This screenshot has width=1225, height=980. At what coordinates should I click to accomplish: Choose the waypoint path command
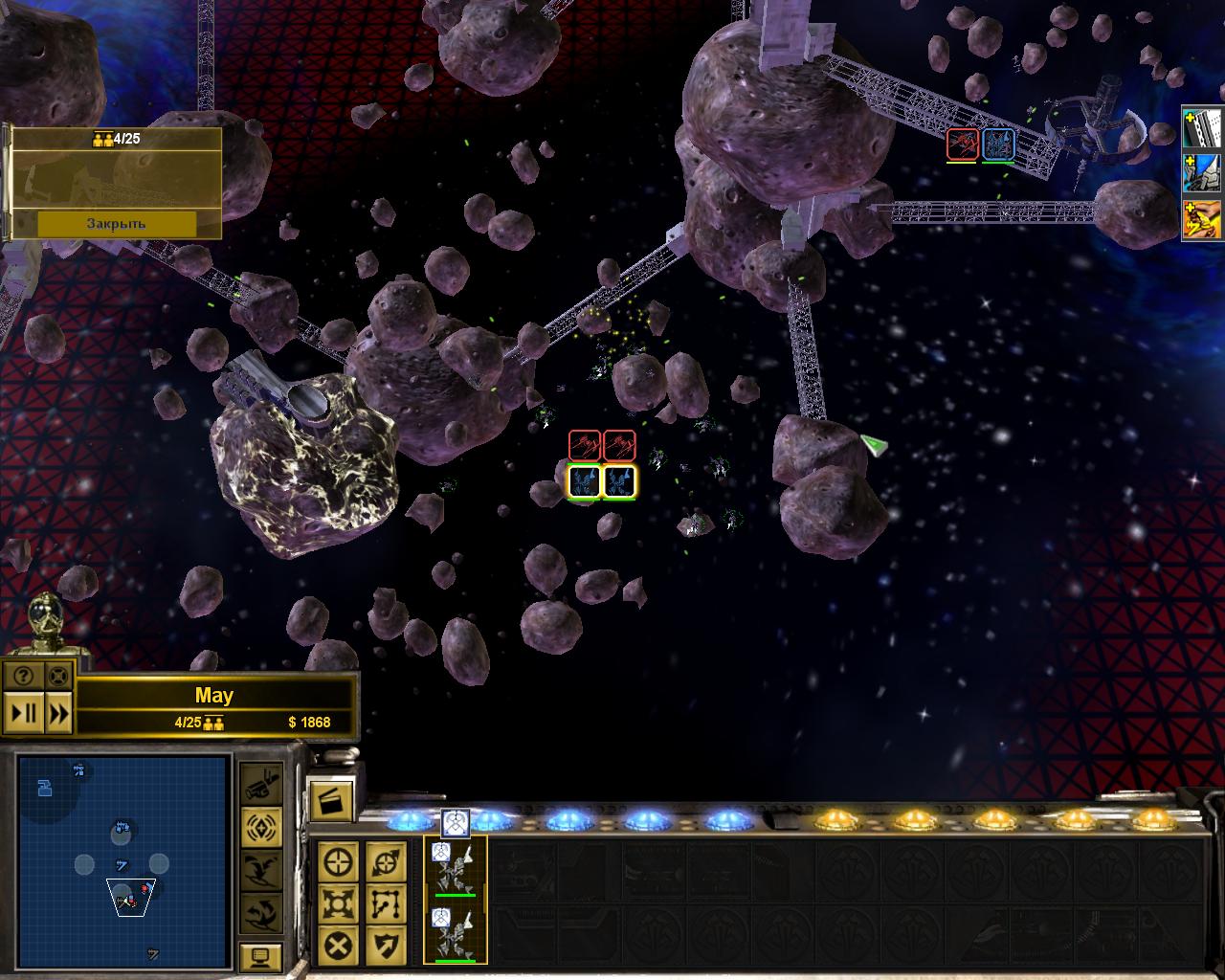coord(385,902)
